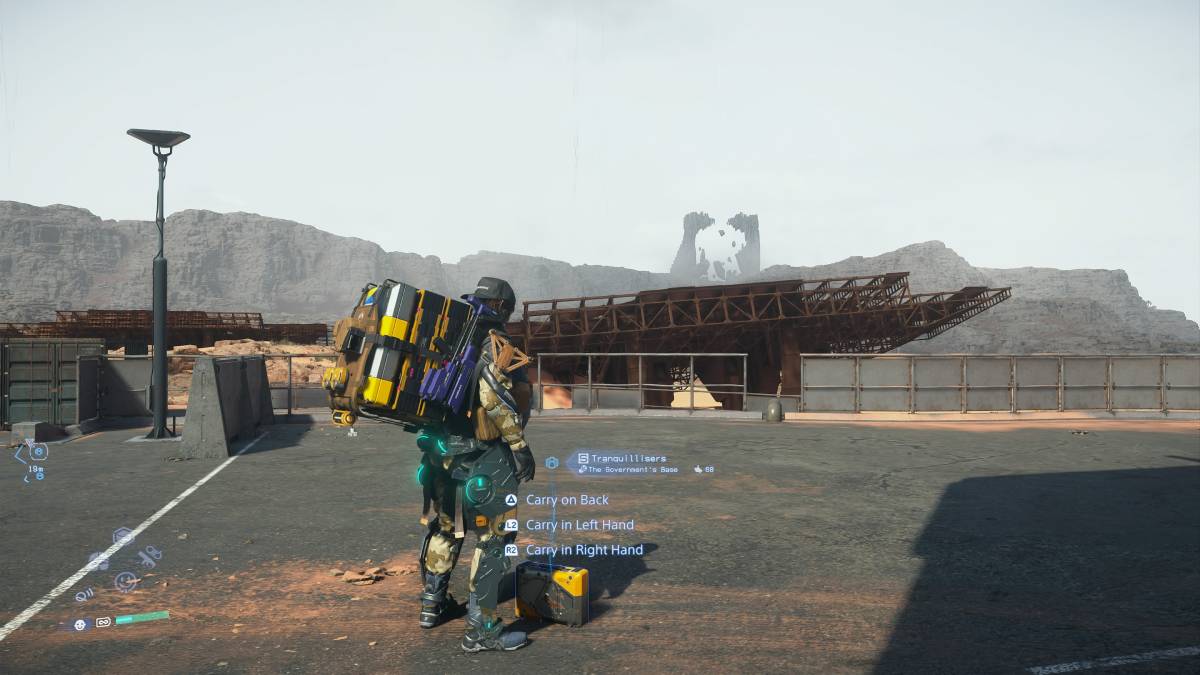Open the hexagon cargo icon in the HUD

click(x=123, y=536)
